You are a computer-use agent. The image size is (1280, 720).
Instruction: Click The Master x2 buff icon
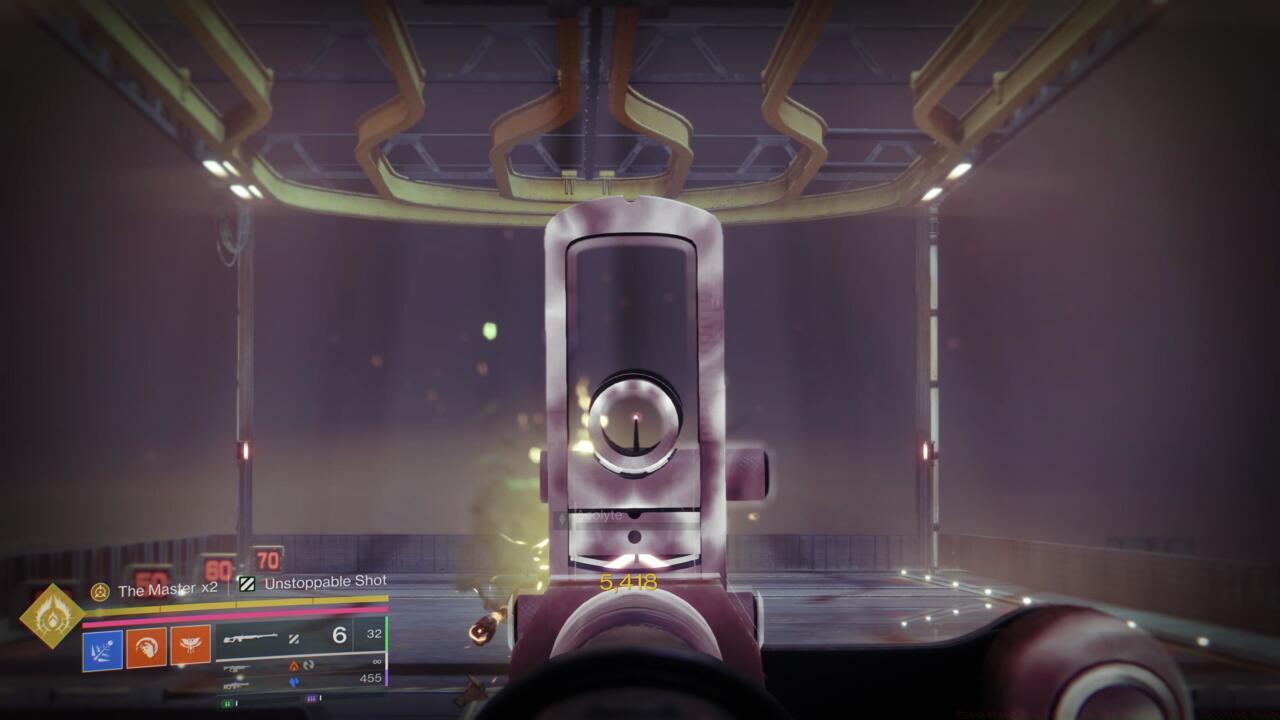tap(100, 591)
